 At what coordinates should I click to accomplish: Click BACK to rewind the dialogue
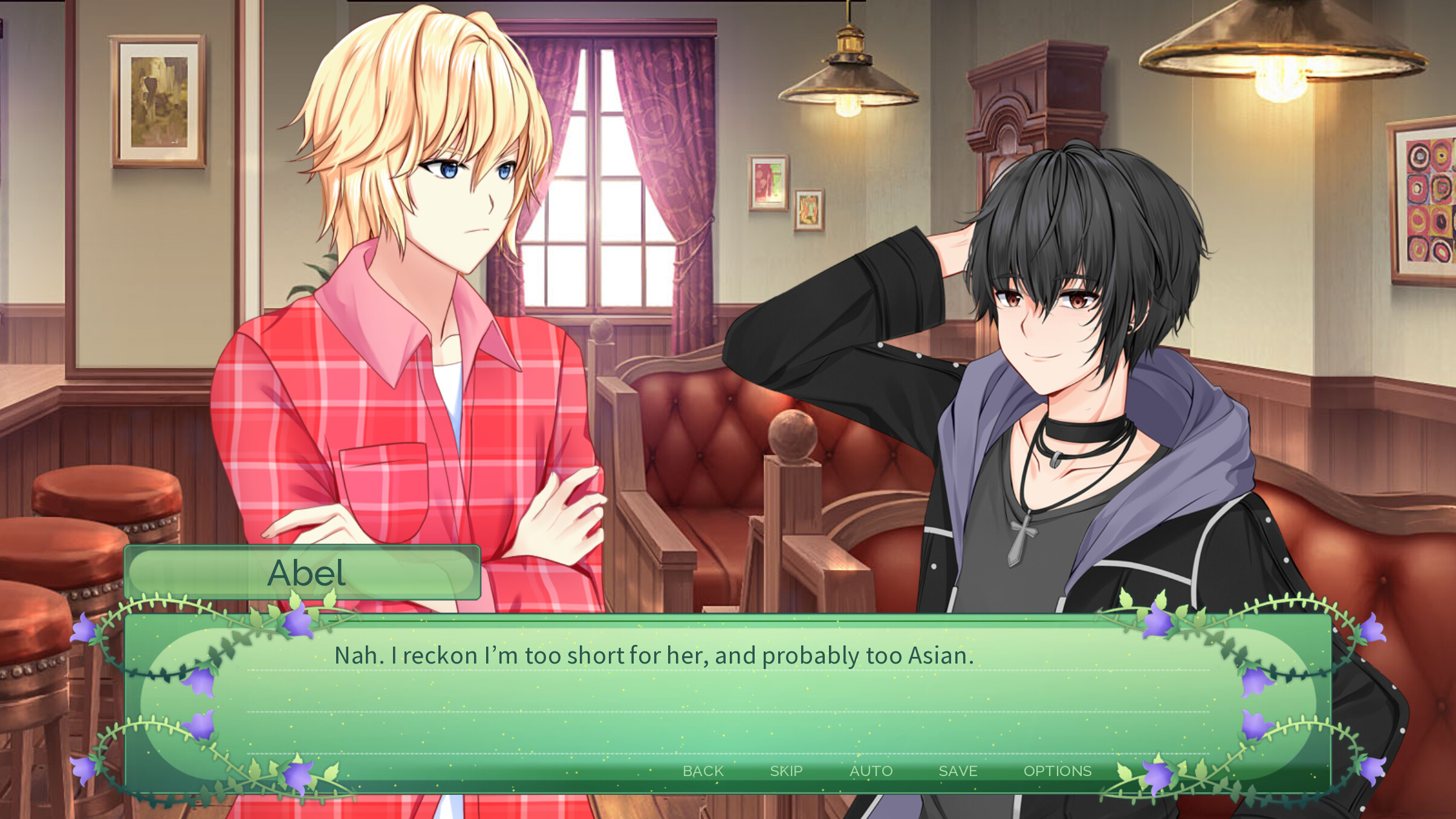(703, 771)
